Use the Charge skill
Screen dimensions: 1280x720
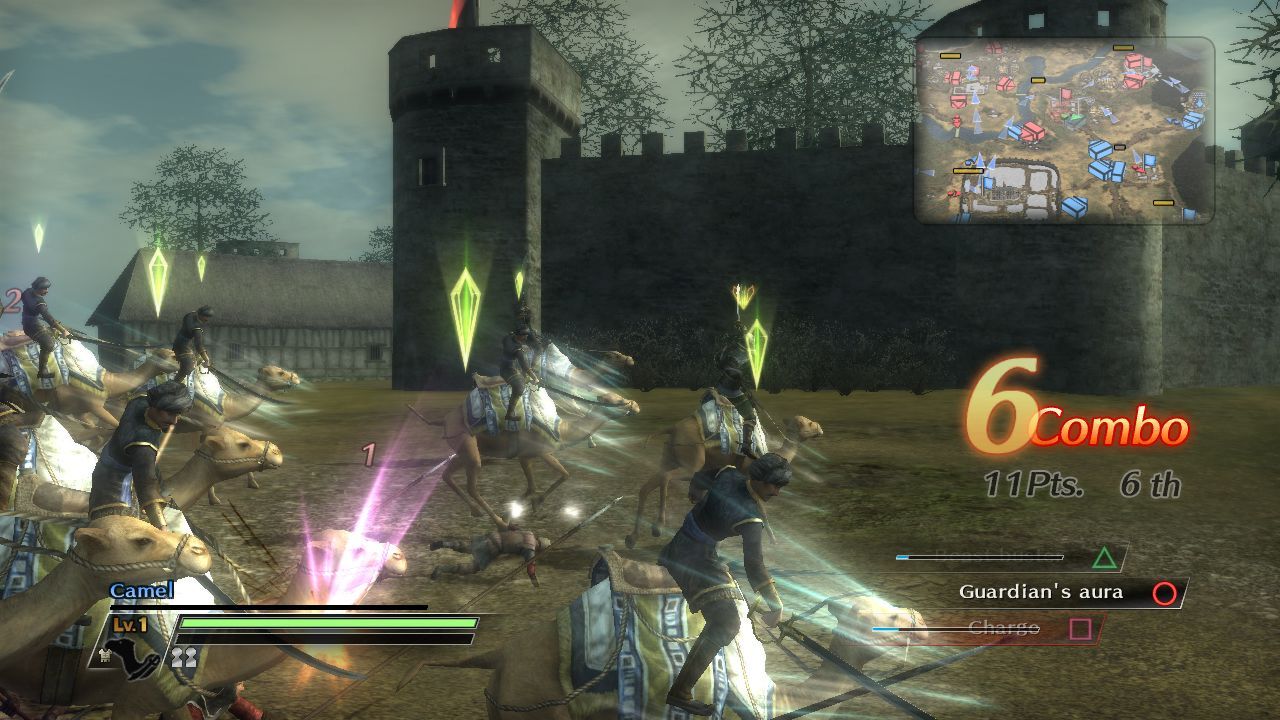click(1003, 628)
